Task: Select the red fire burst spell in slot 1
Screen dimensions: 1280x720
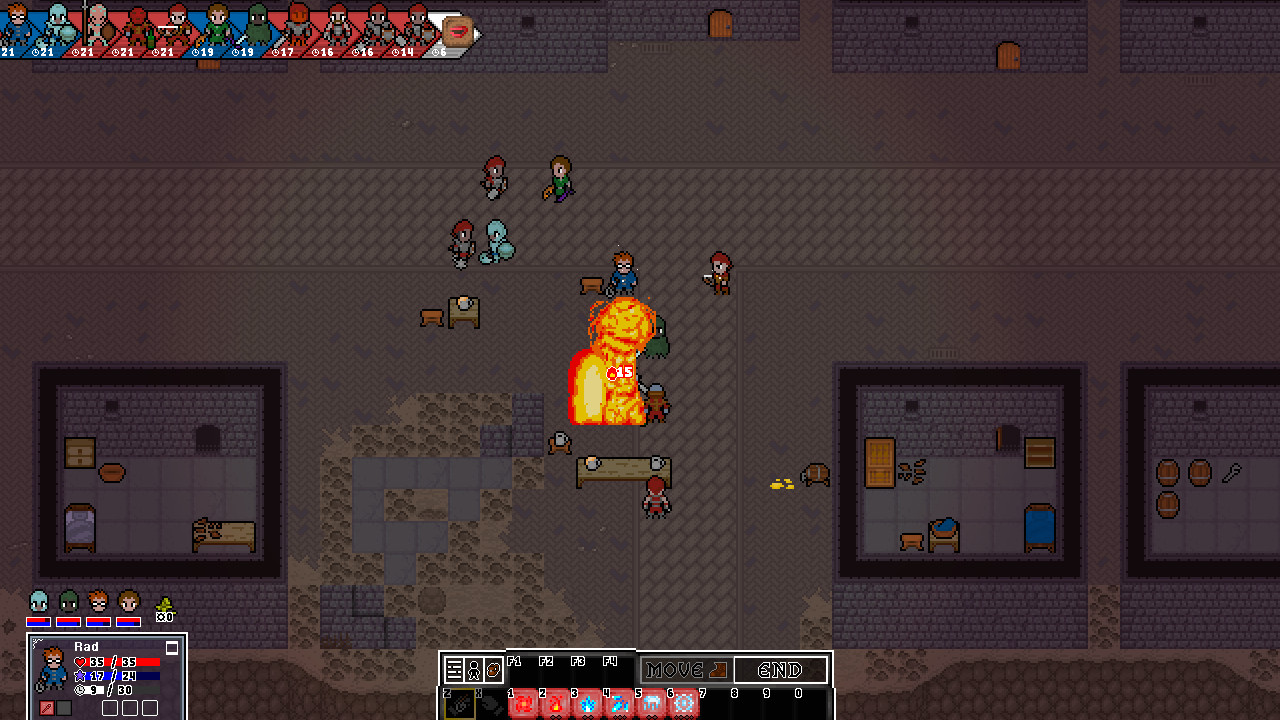Action: [524, 704]
